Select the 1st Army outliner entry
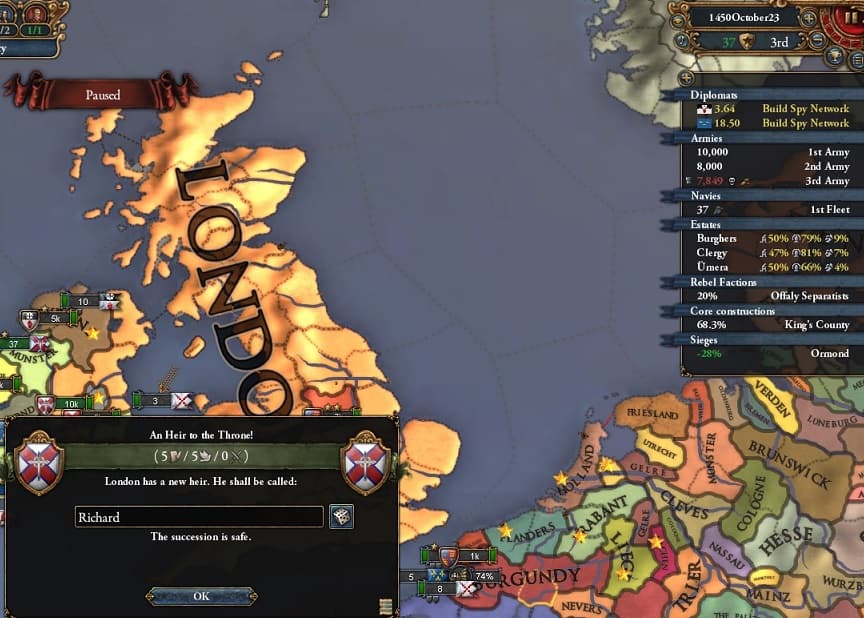This screenshot has height=618, width=864. 770,152
